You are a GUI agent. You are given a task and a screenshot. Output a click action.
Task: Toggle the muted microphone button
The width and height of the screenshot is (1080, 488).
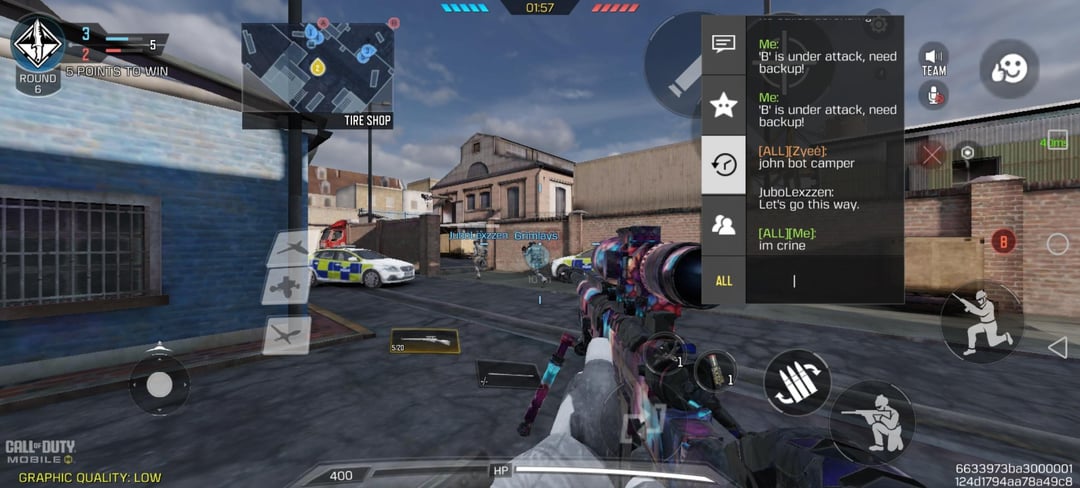coord(934,95)
